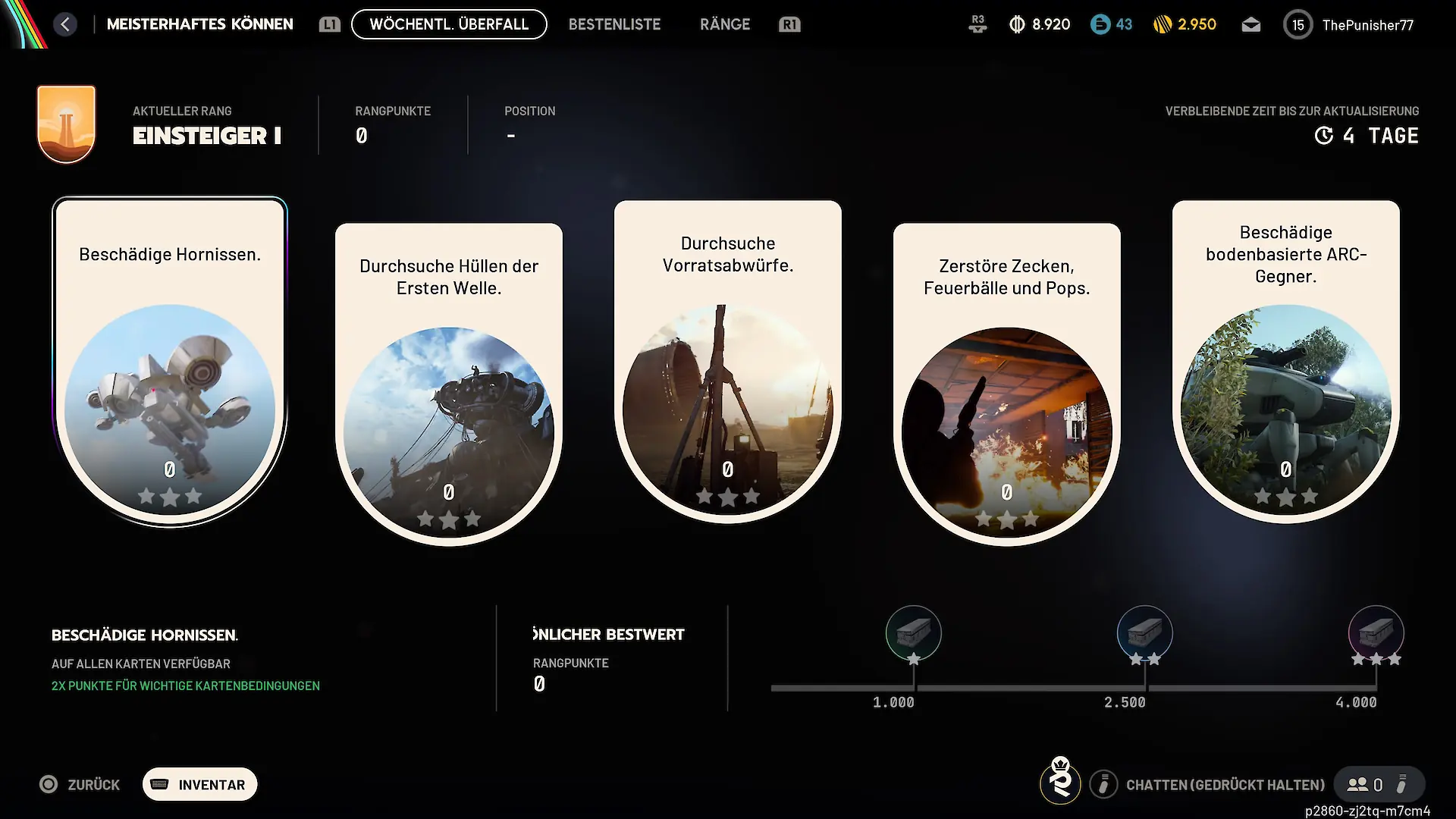Click the Einsteiger I rank badge
1456x819 pixels.
67,124
